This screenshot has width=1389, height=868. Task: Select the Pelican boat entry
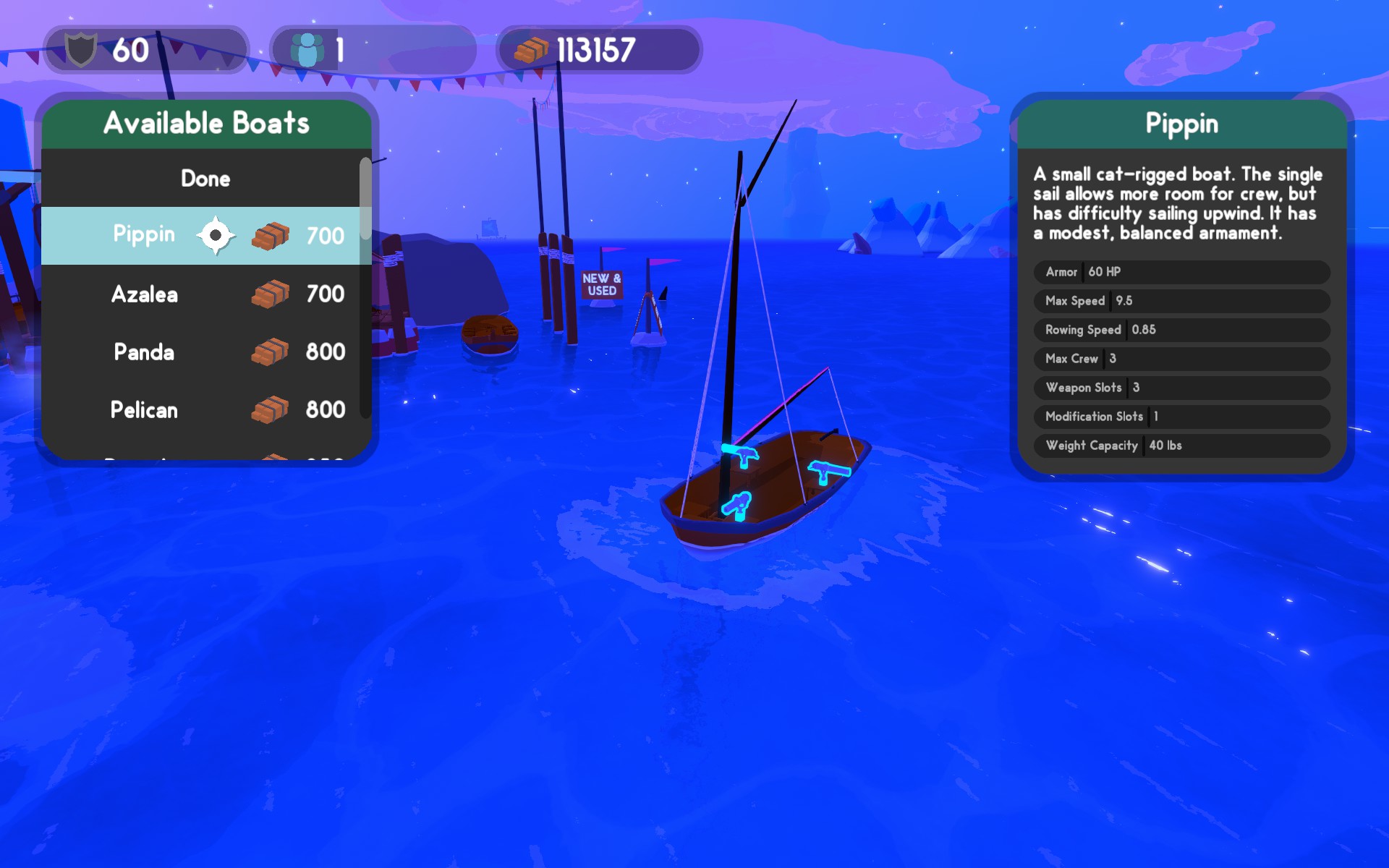(x=201, y=409)
